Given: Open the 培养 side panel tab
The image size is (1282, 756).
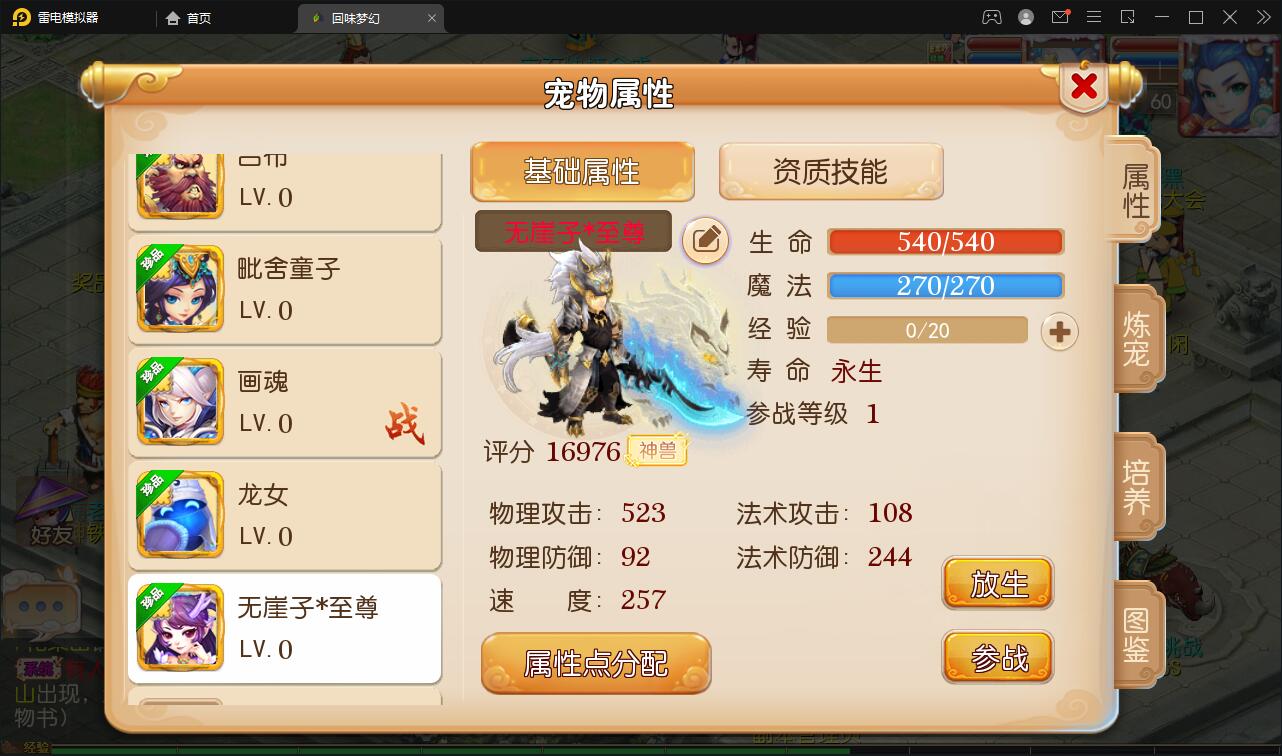Looking at the screenshot, I should (x=1139, y=488).
